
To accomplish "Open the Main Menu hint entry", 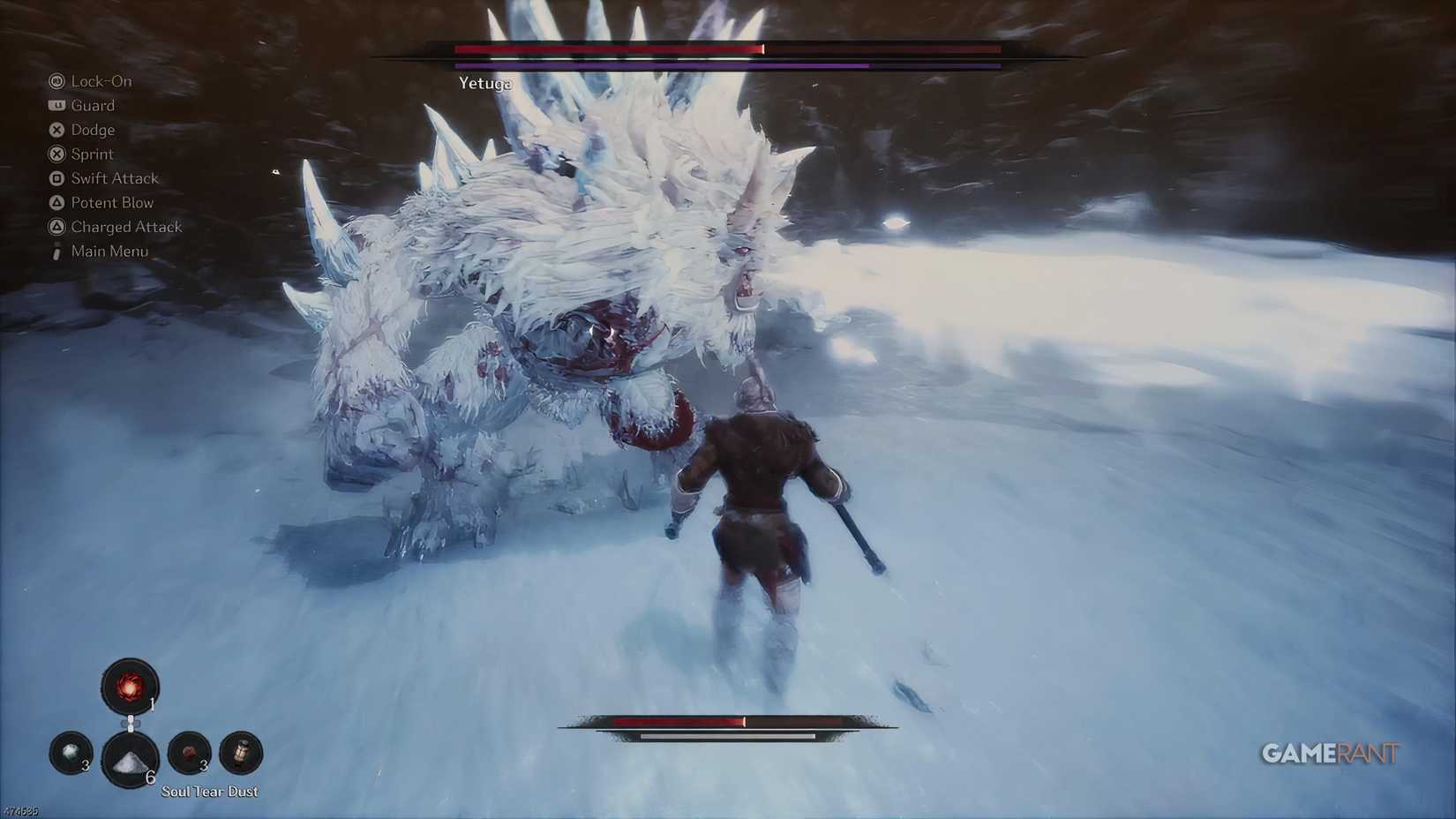I will [x=56, y=251].
